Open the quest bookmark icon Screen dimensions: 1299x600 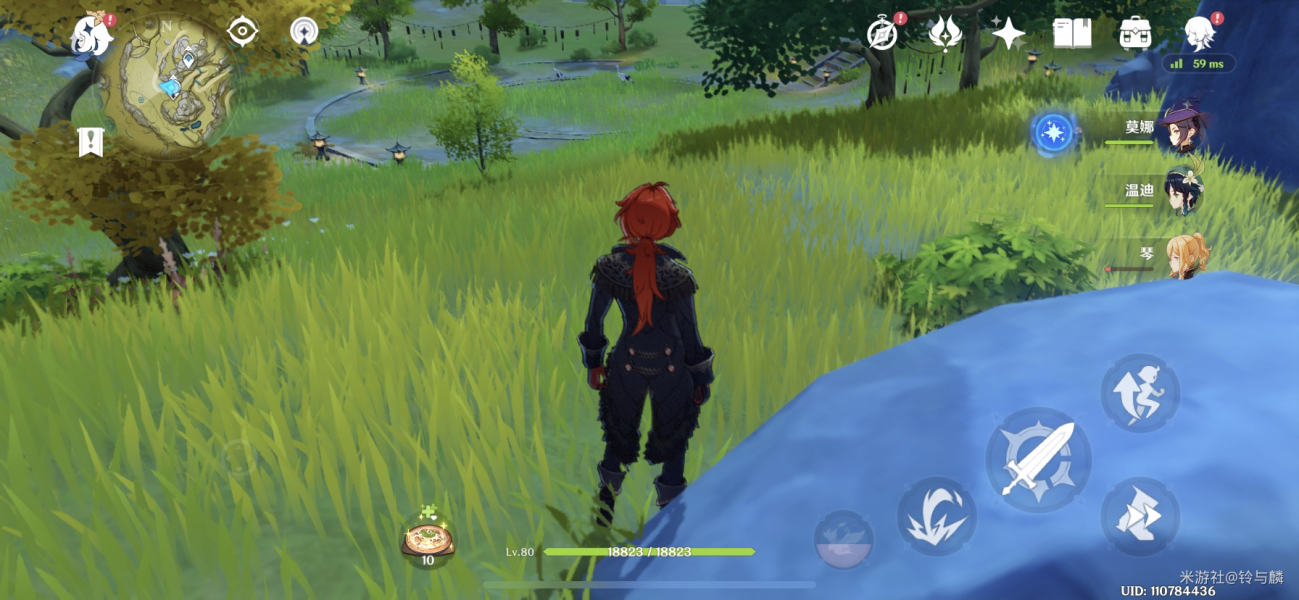click(91, 143)
